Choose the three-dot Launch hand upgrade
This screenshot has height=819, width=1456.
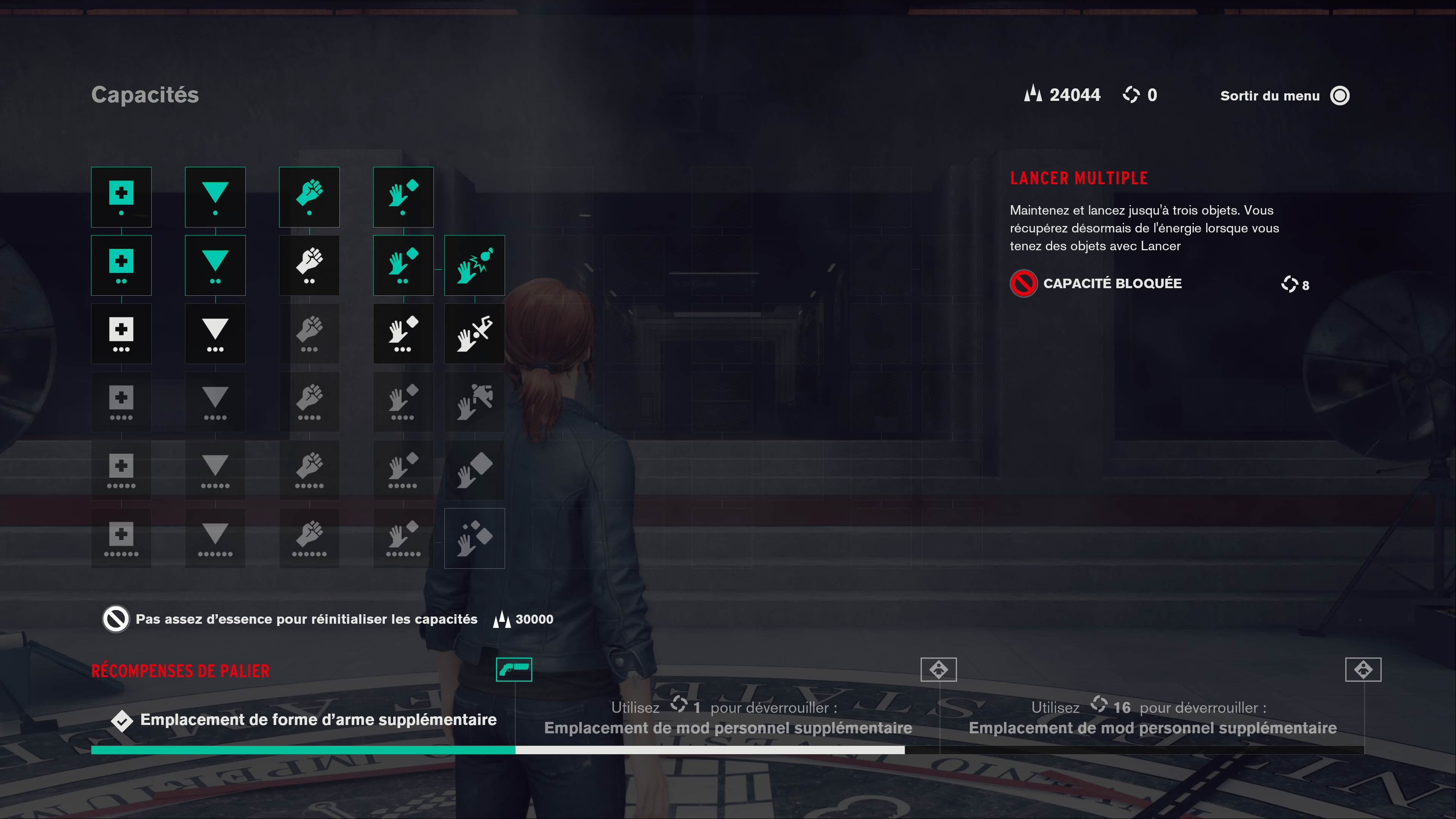pos(403,334)
